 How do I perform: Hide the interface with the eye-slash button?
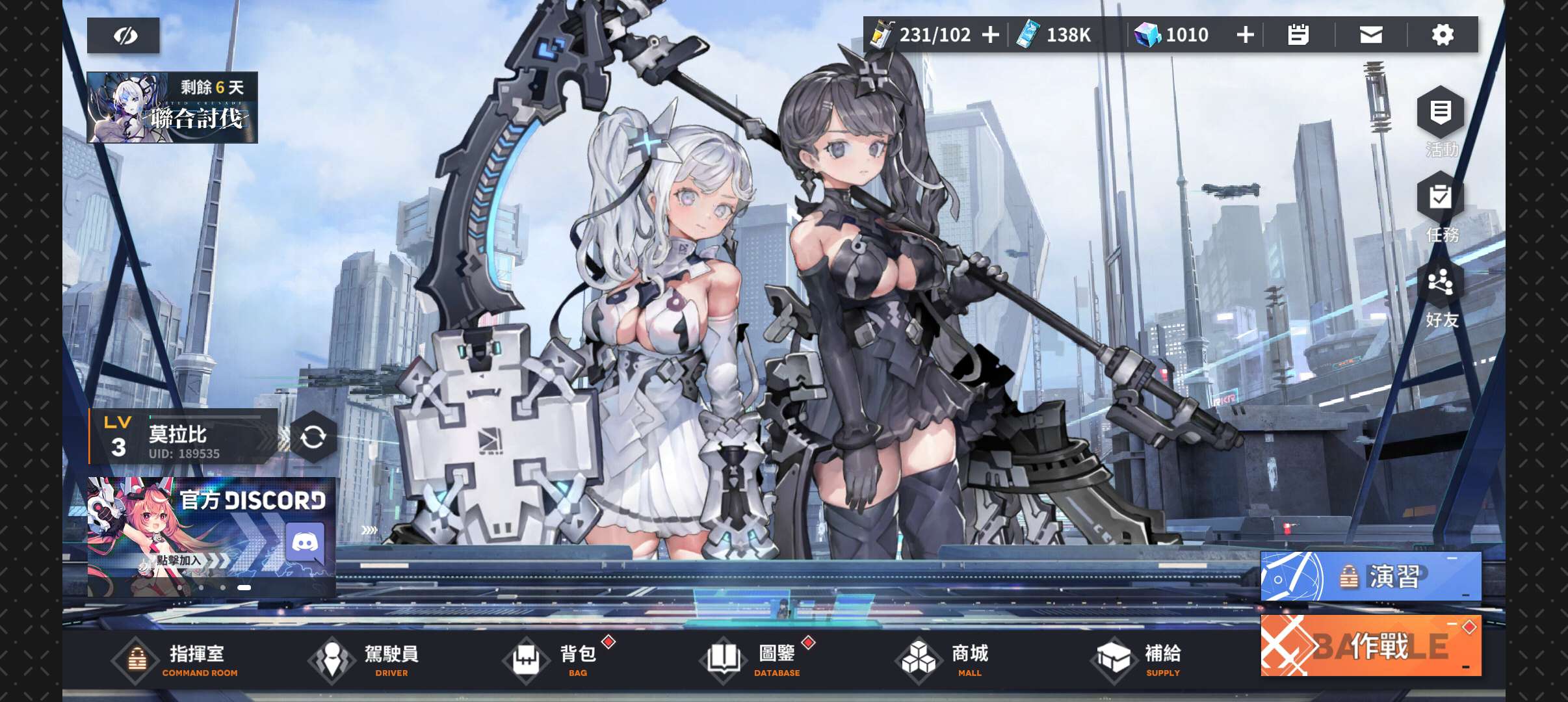[124, 36]
